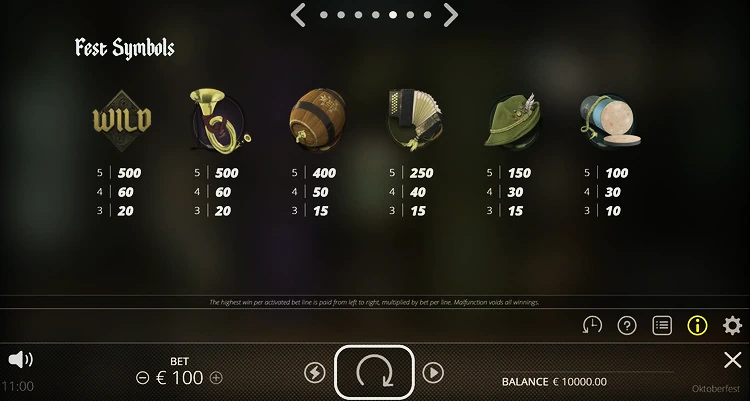Increase the bet with the plus button

[x=217, y=378]
